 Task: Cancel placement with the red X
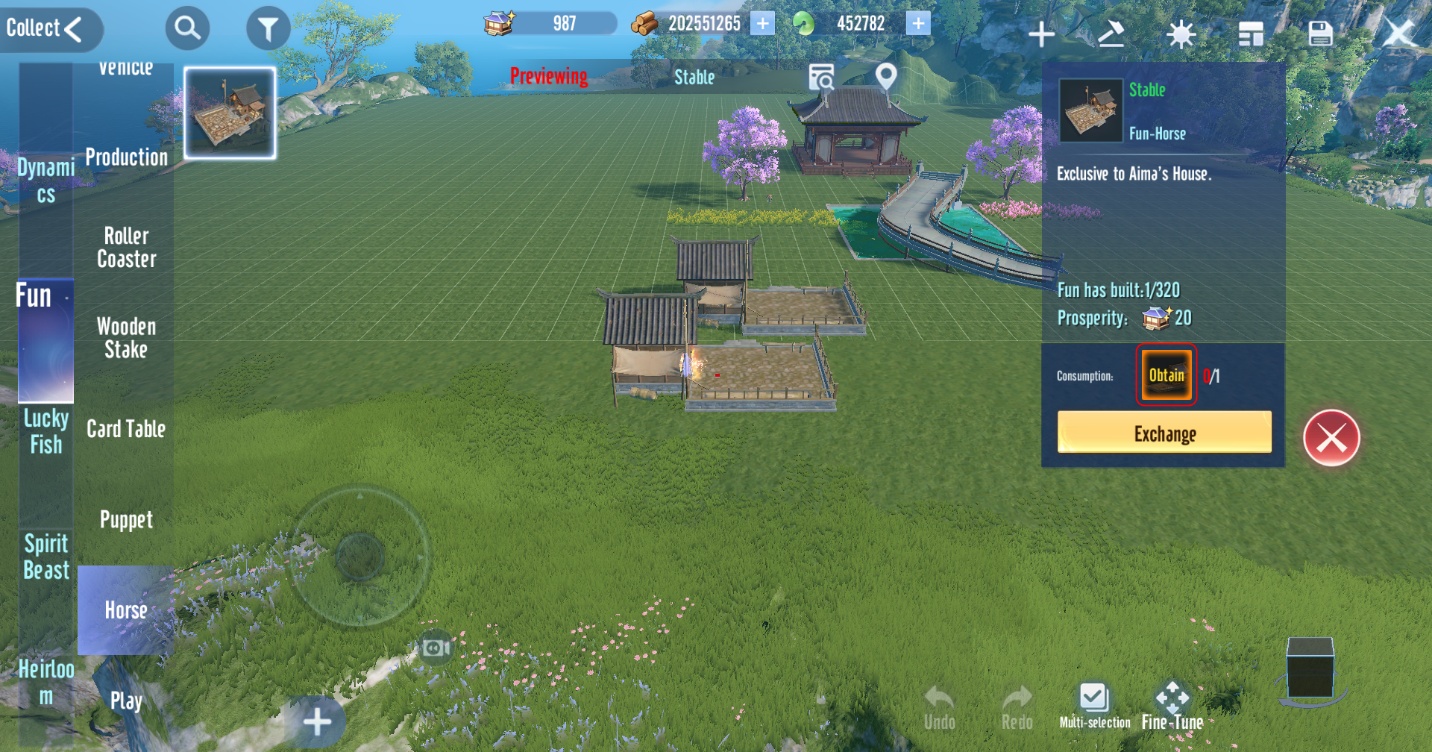pos(1331,437)
